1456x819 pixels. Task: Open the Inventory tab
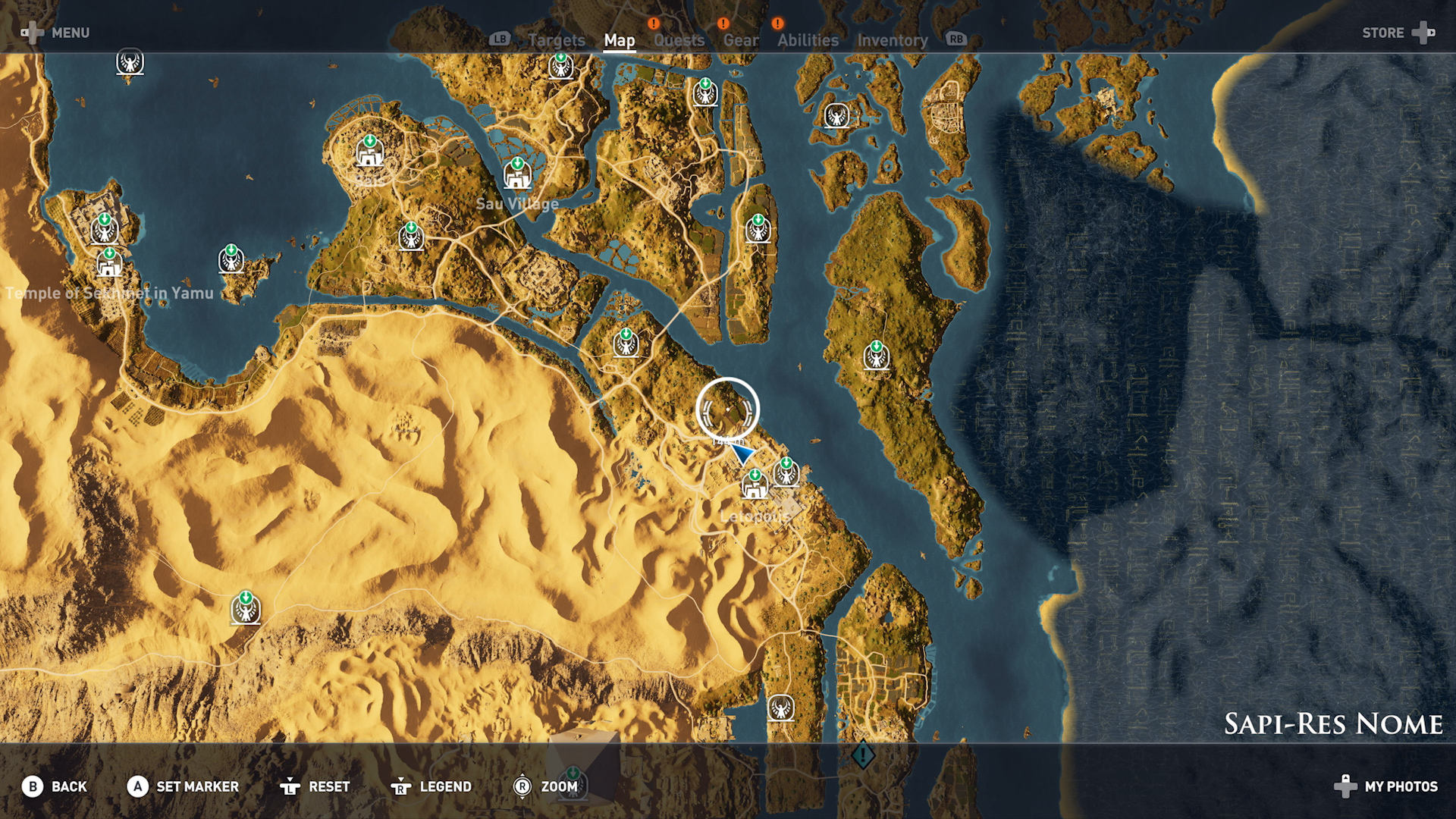(892, 40)
